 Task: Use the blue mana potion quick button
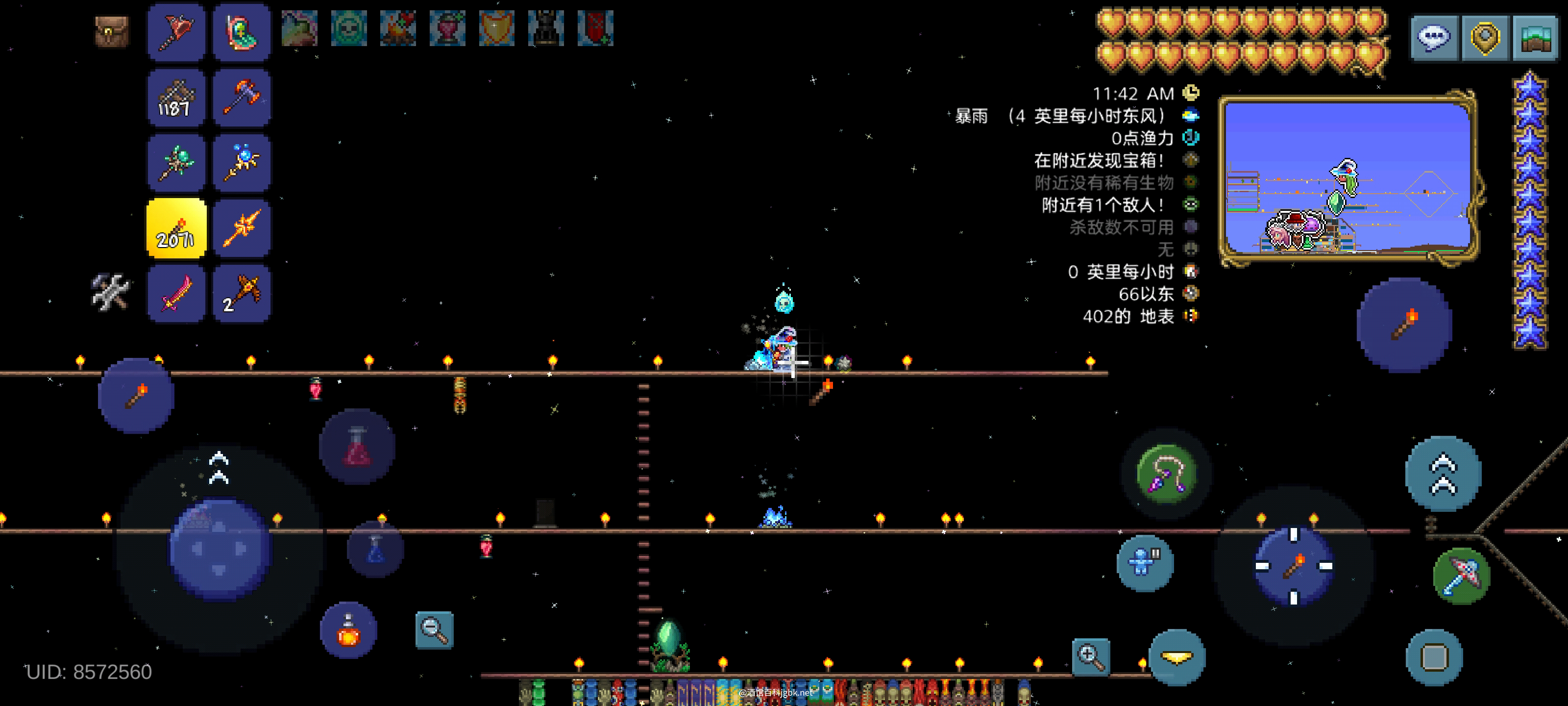(x=375, y=549)
